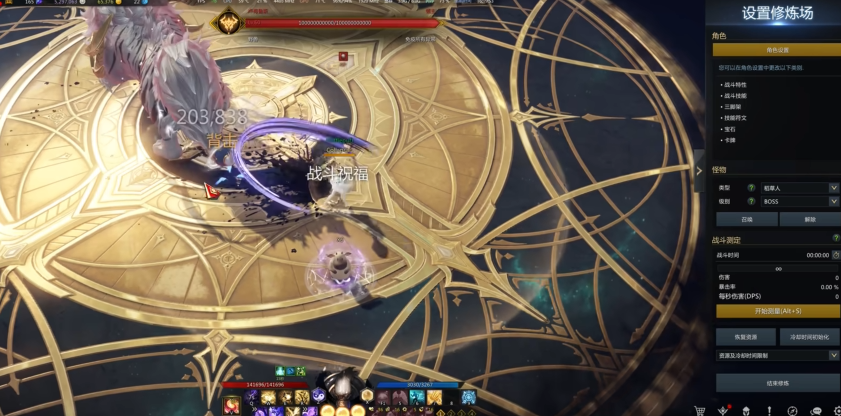Click the help icon next to monster 类型
This screenshot has height=416, width=841.
pos(751,187)
